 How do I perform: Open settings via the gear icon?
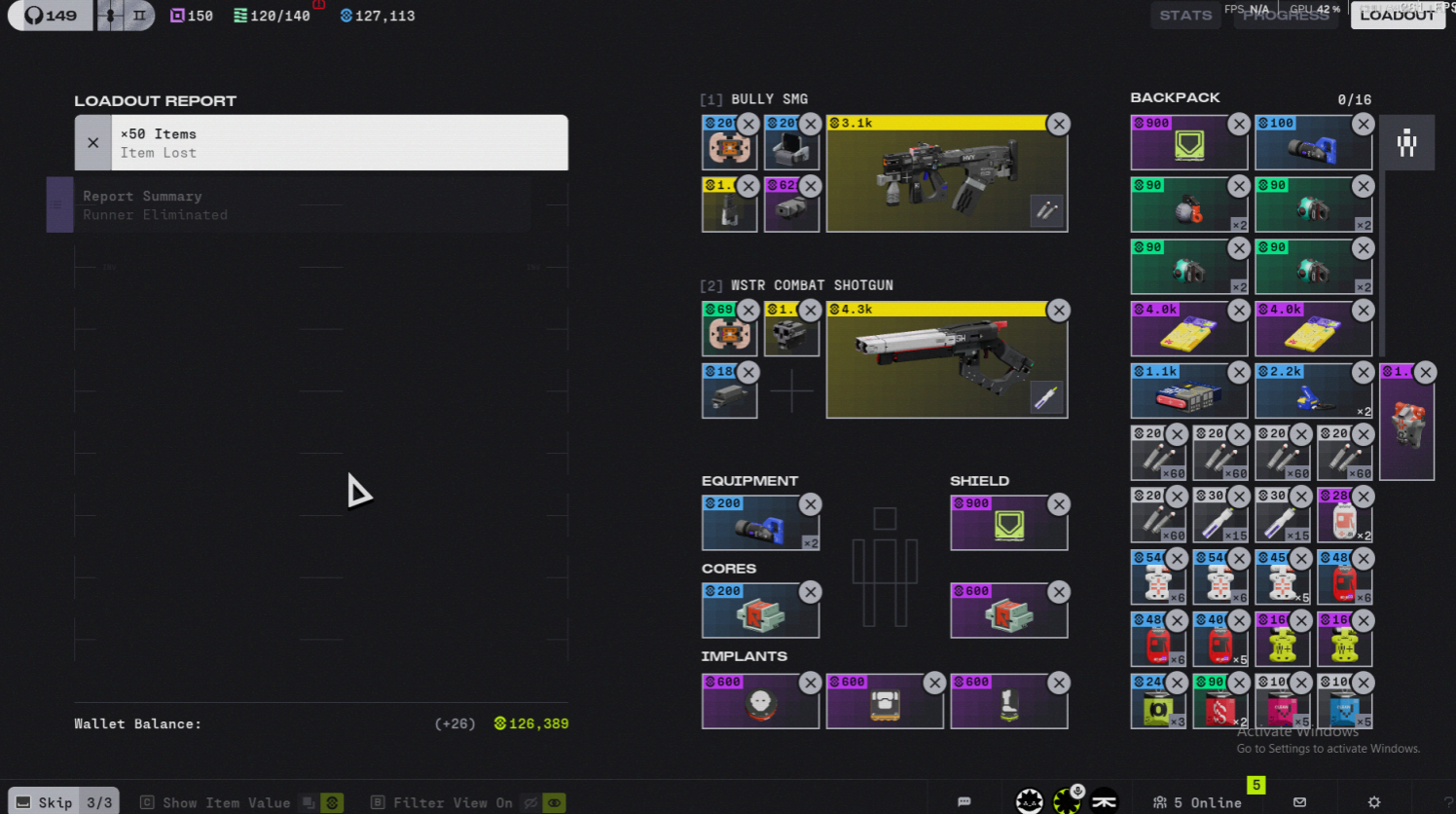point(1373,802)
